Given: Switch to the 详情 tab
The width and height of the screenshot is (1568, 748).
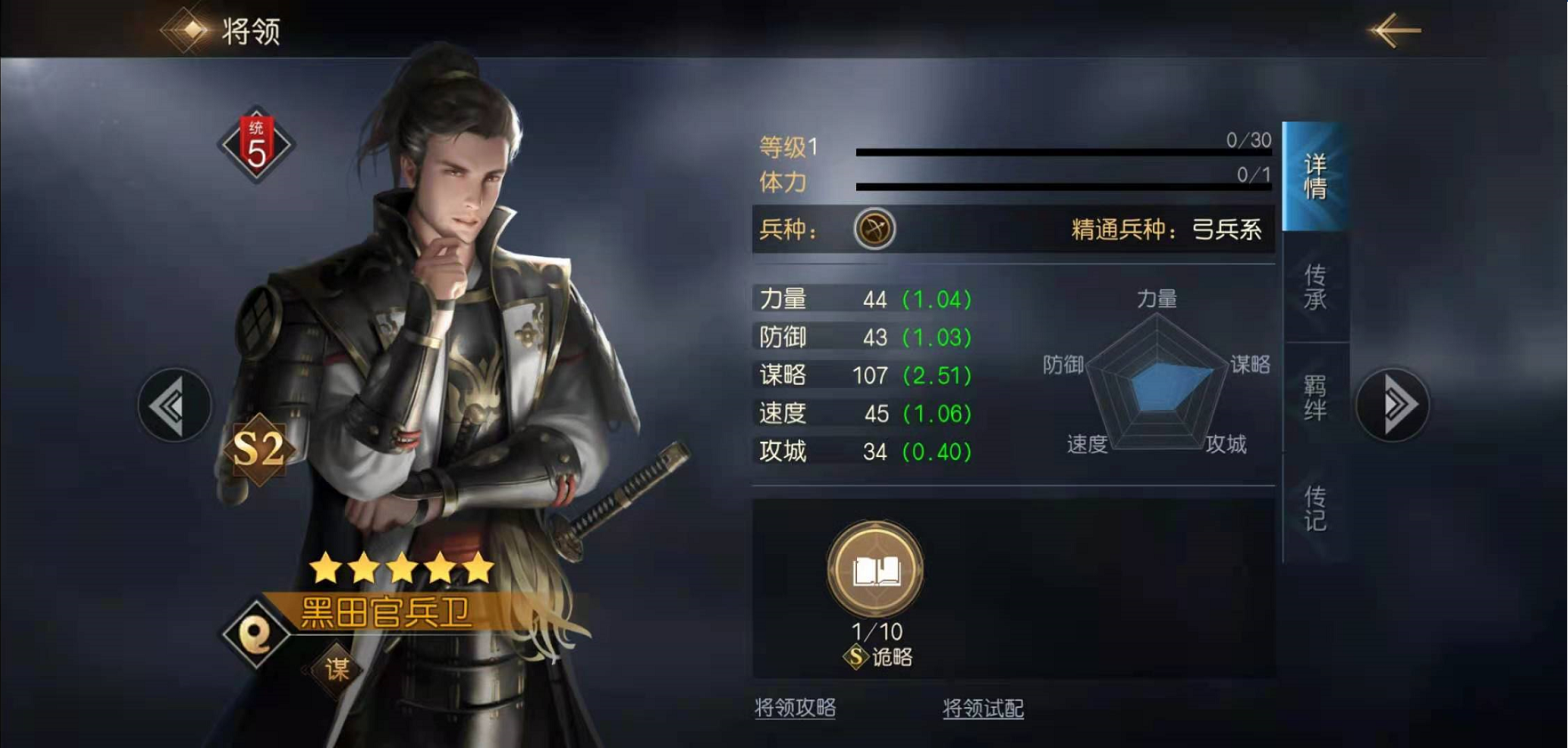Looking at the screenshot, I should pyautogui.click(x=1315, y=176).
